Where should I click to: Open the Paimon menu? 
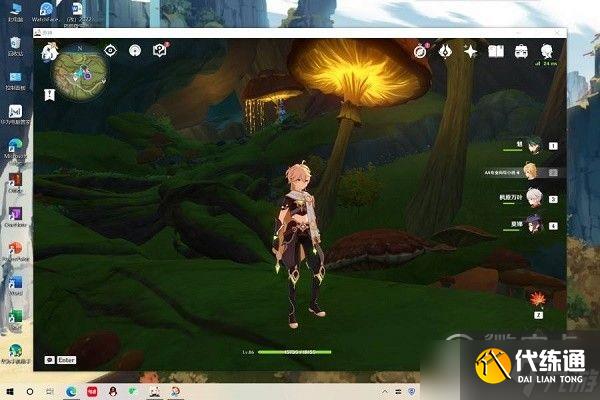coord(51,52)
